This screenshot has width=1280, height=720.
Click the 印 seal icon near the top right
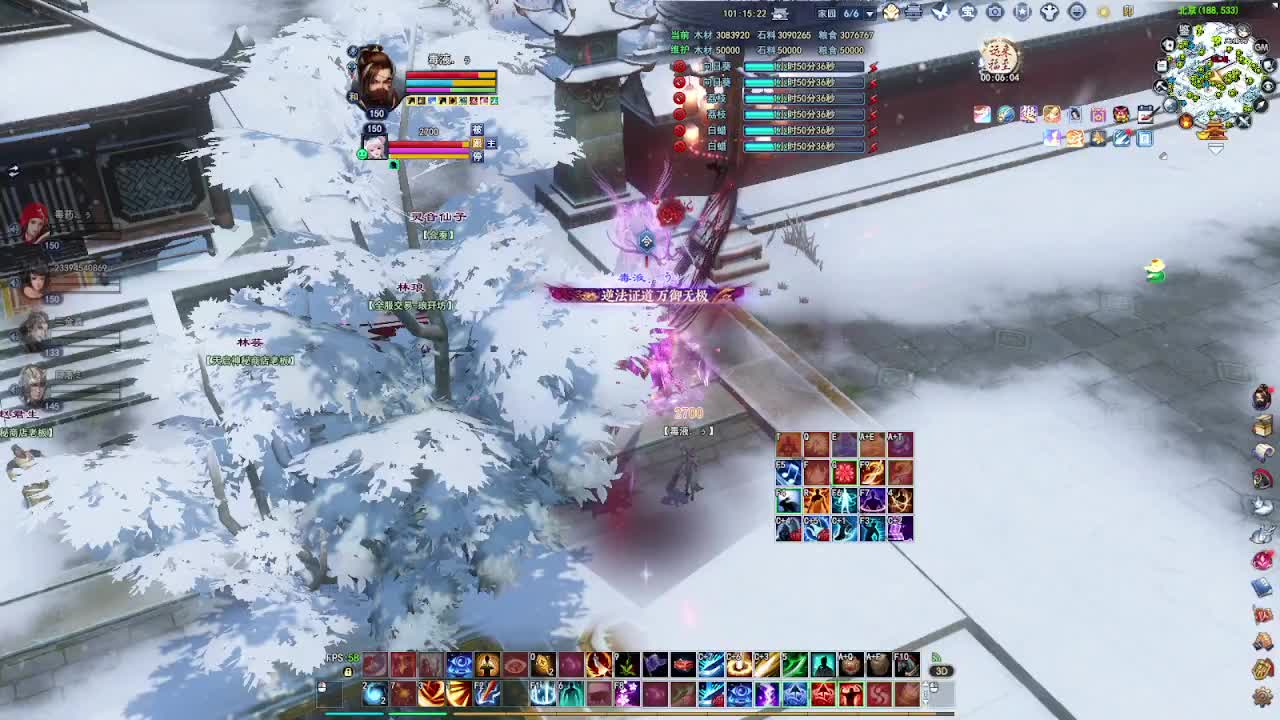click(x=1128, y=12)
